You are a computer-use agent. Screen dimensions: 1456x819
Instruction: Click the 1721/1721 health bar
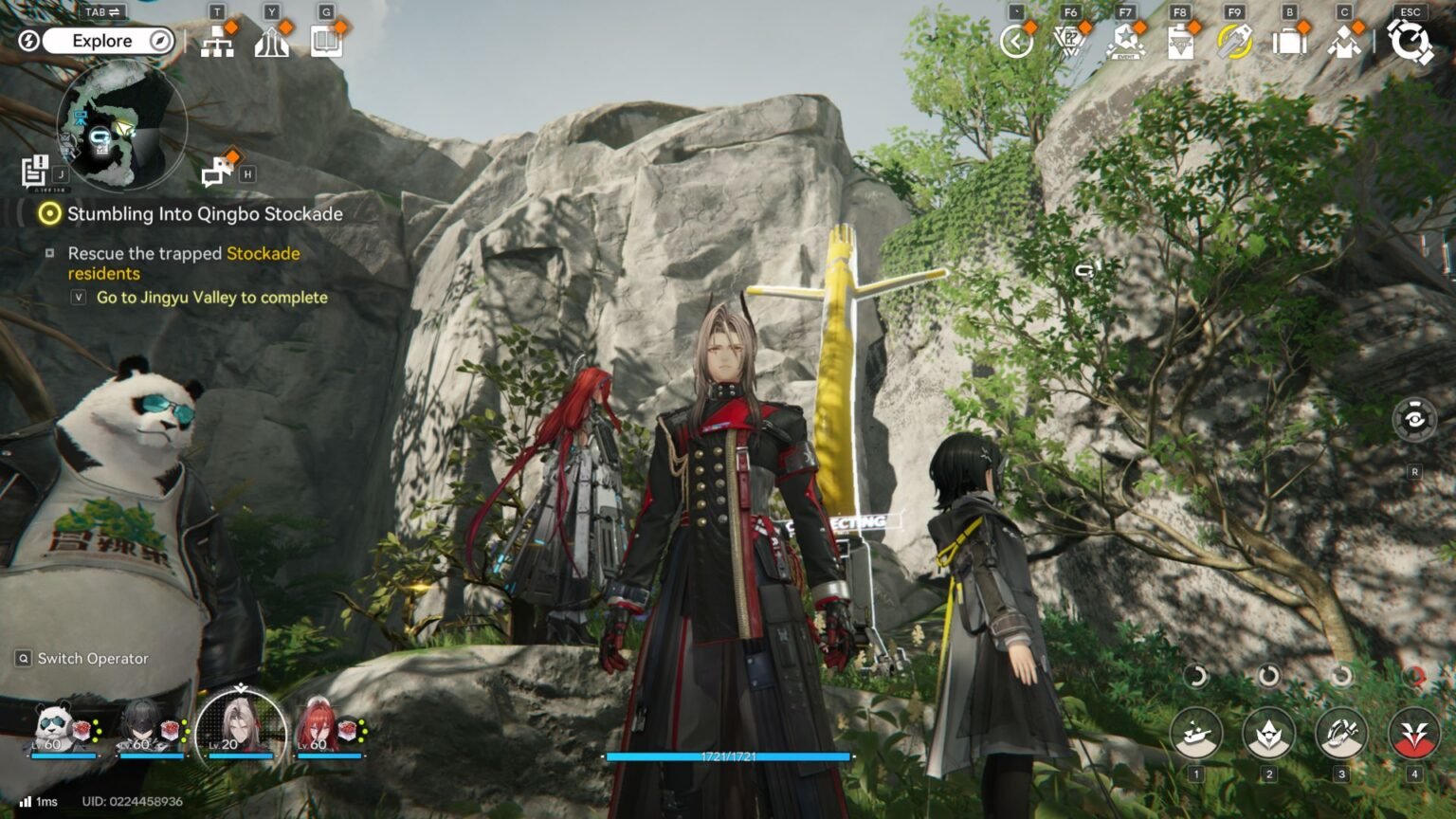point(727,756)
